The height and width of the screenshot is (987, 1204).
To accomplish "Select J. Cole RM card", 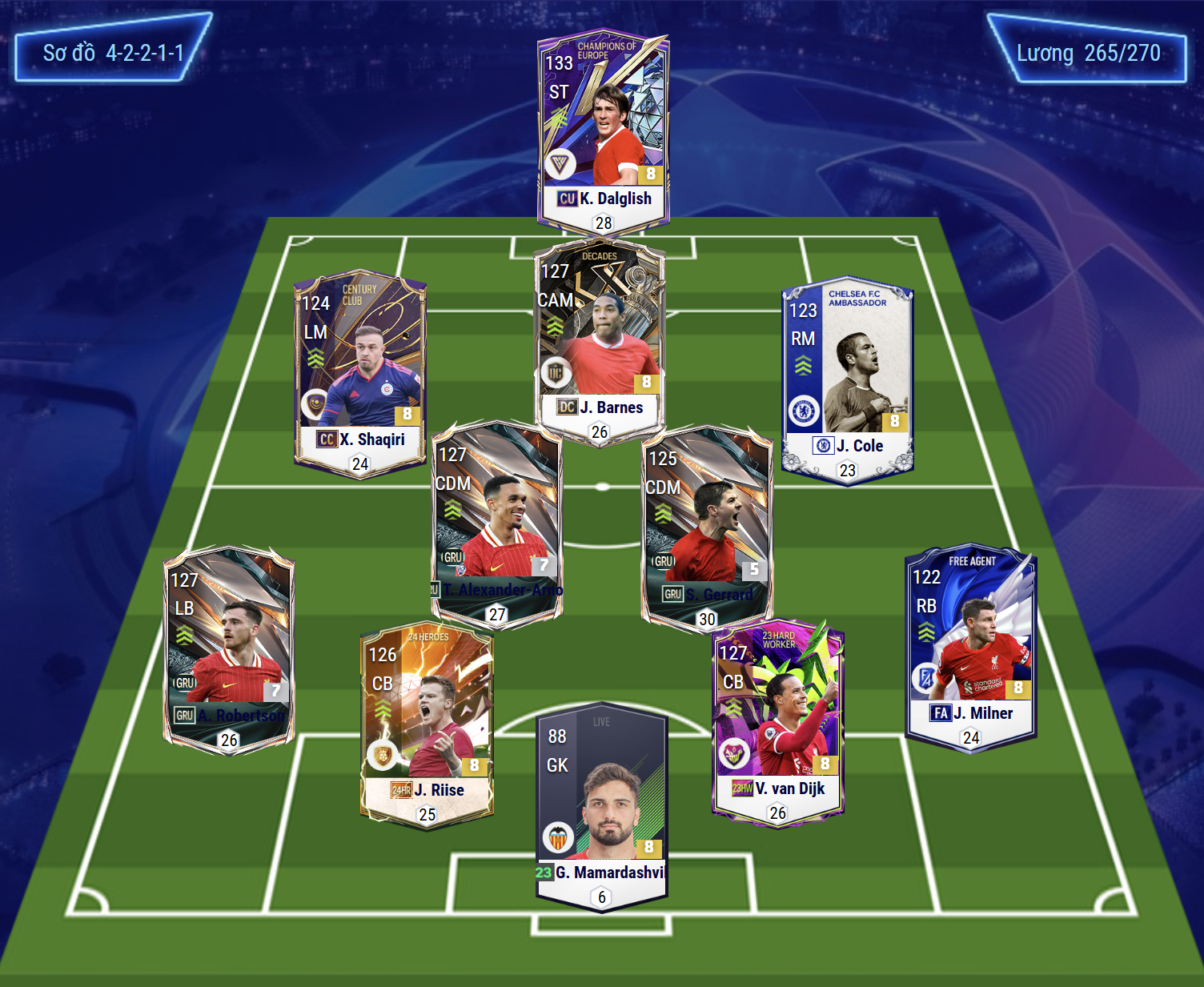I will pos(847,380).
